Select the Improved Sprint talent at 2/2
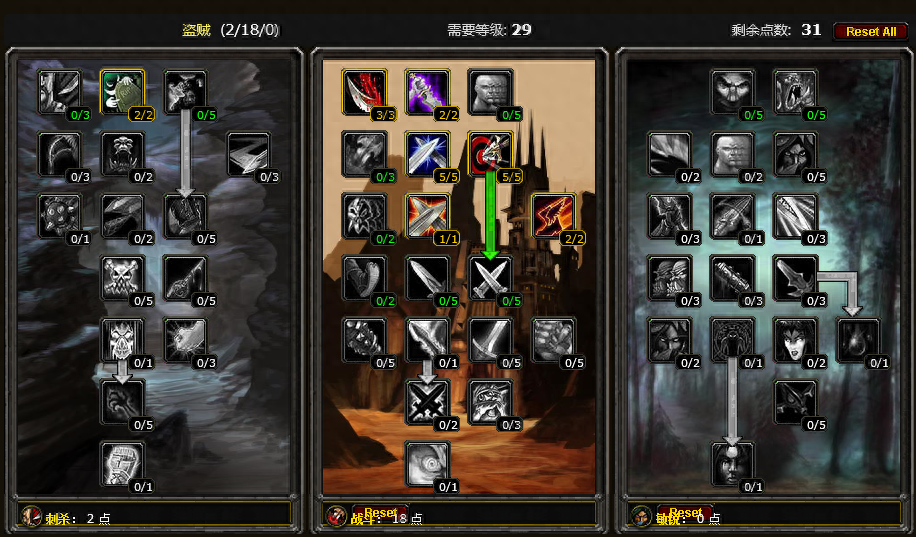Screen dimensions: 916x537 click(x=553, y=215)
